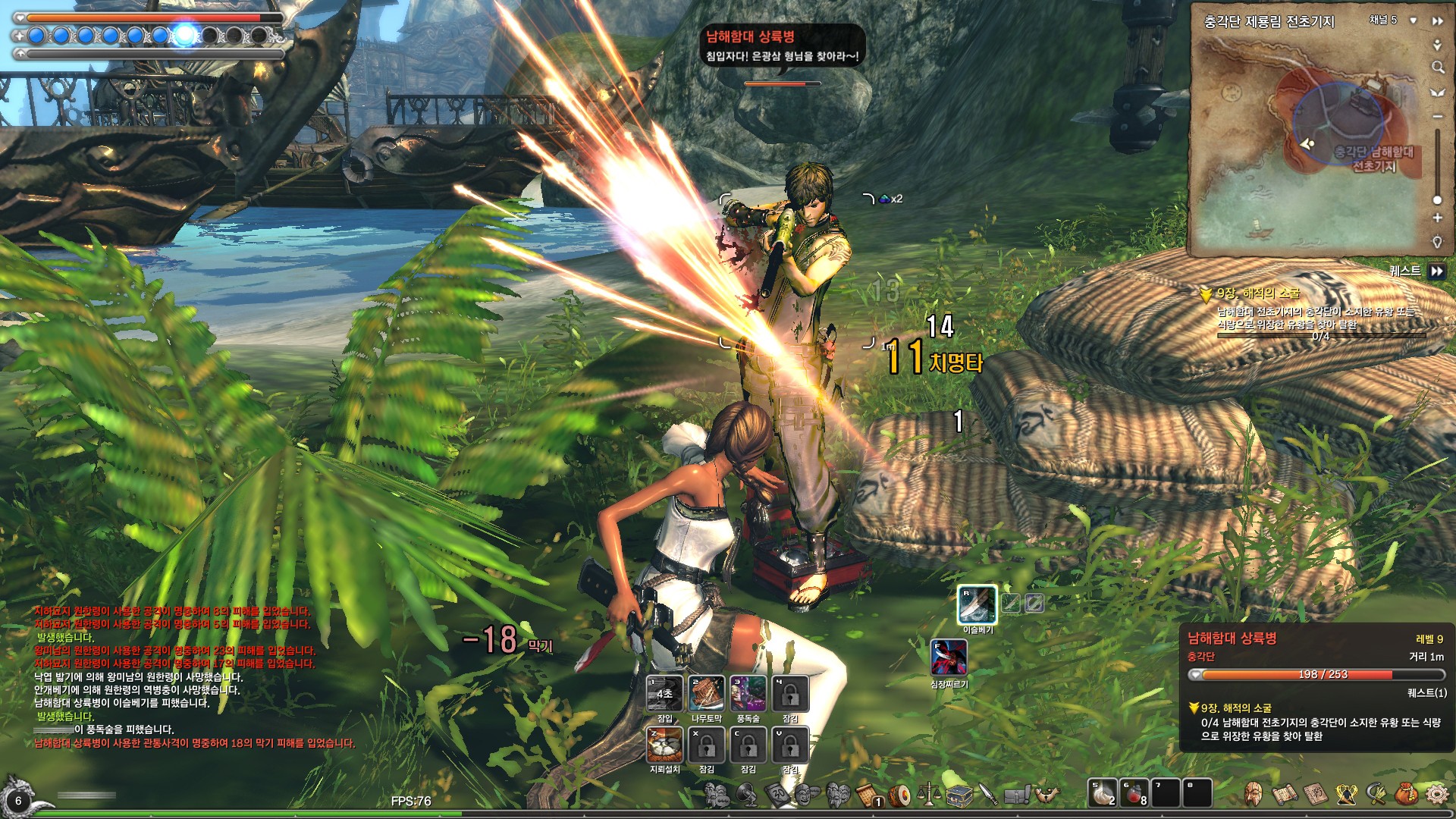Open the gear settings icon
The image size is (1456, 819).
point(1436,794)
